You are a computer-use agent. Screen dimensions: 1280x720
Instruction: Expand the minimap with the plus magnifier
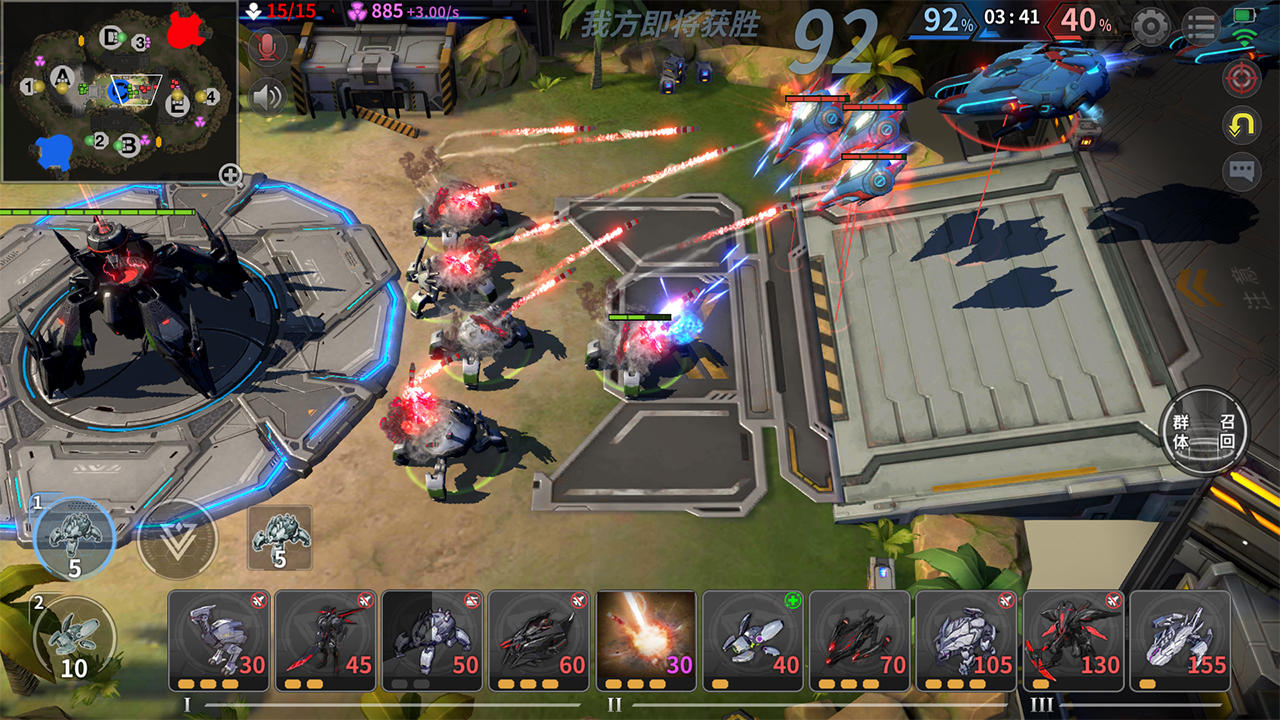tap(232, 173)
